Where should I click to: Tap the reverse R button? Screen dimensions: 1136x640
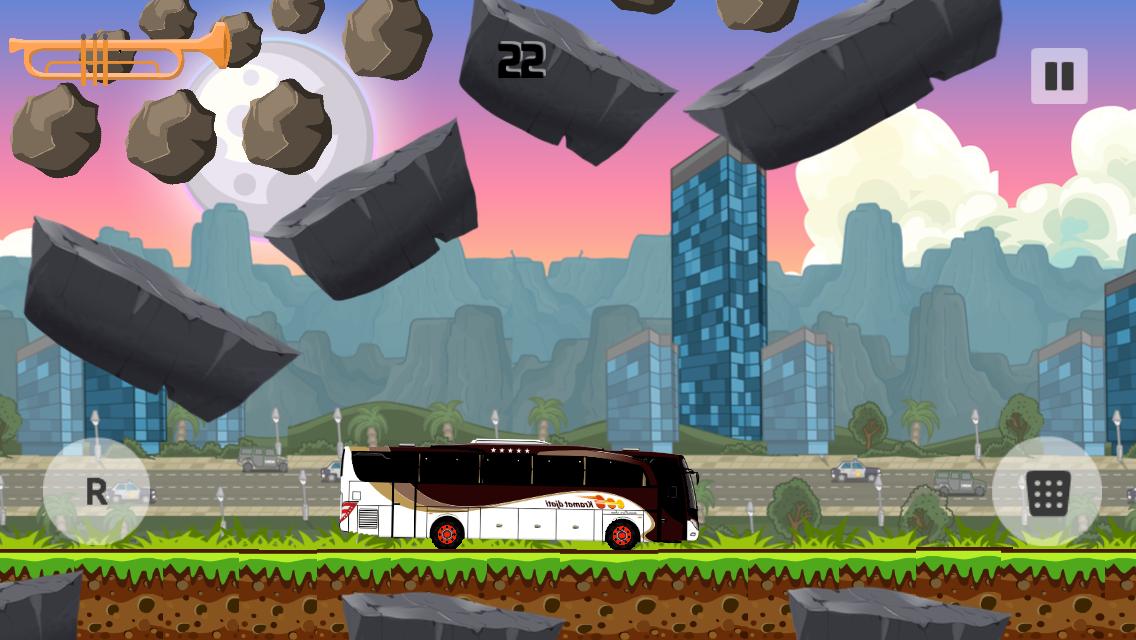pos(97,491)
